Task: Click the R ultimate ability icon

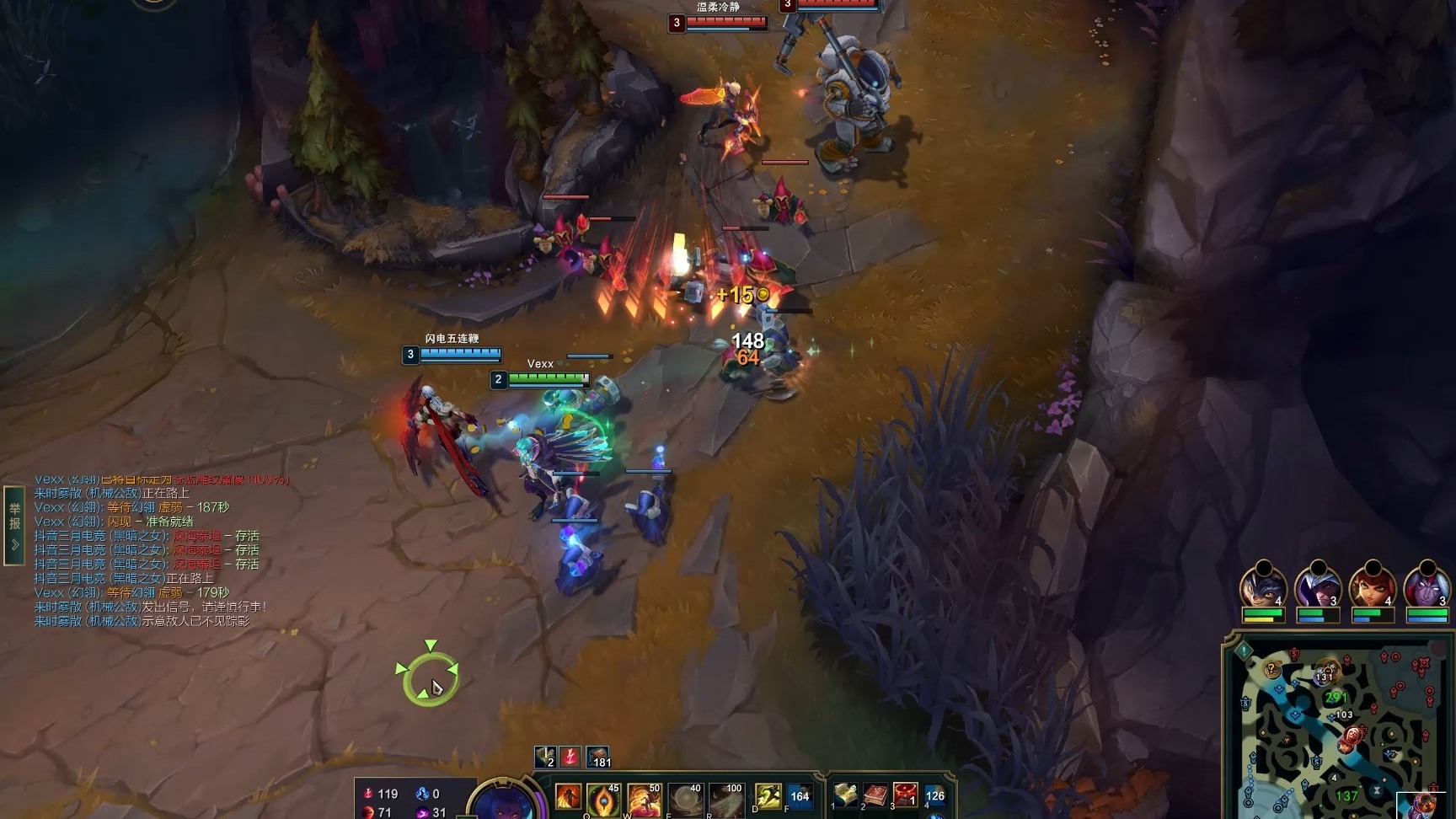Action: 726,799
